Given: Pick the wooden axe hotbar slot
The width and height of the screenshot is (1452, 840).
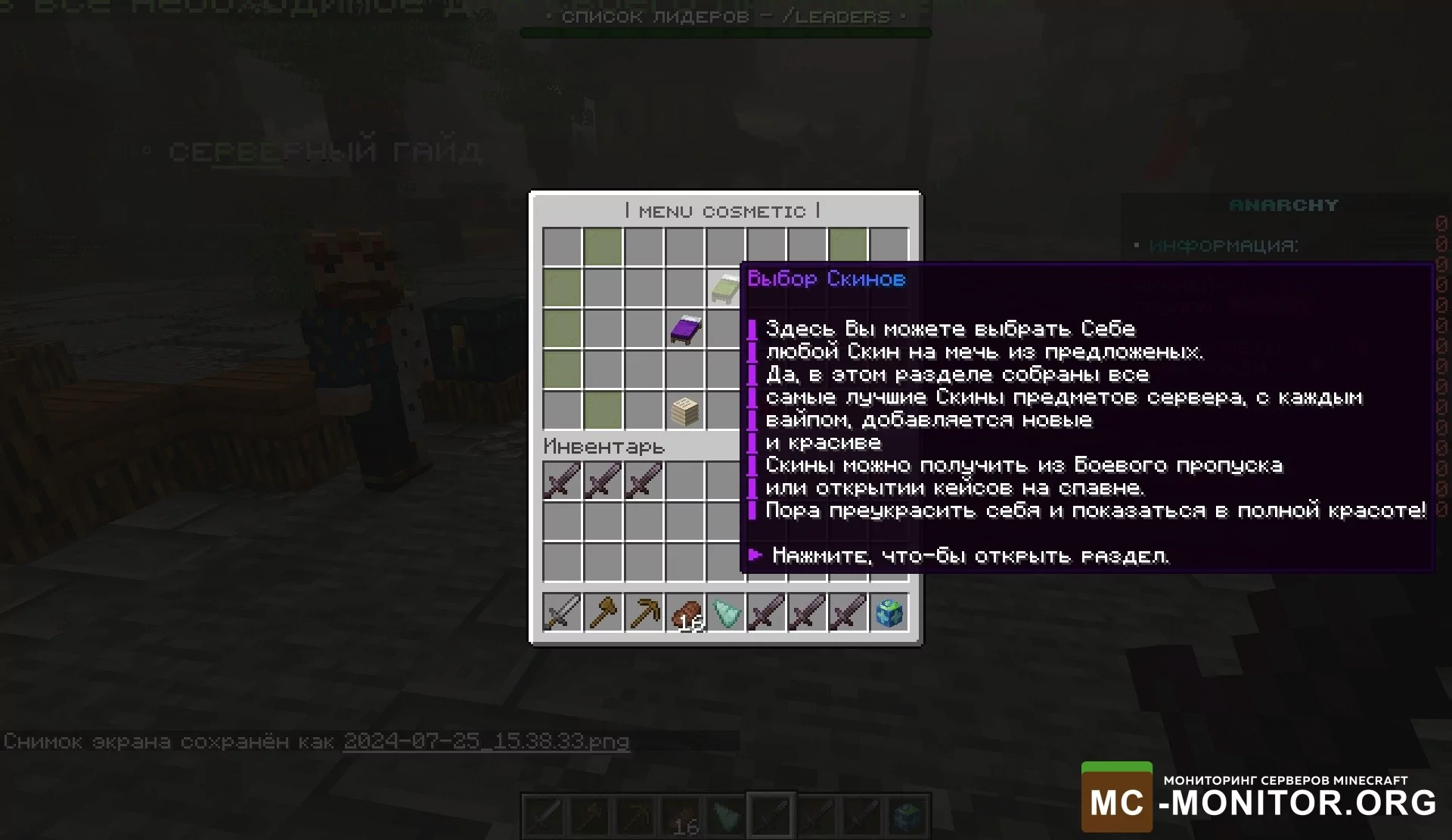Looking at the screenshot, I should point(603,612).
